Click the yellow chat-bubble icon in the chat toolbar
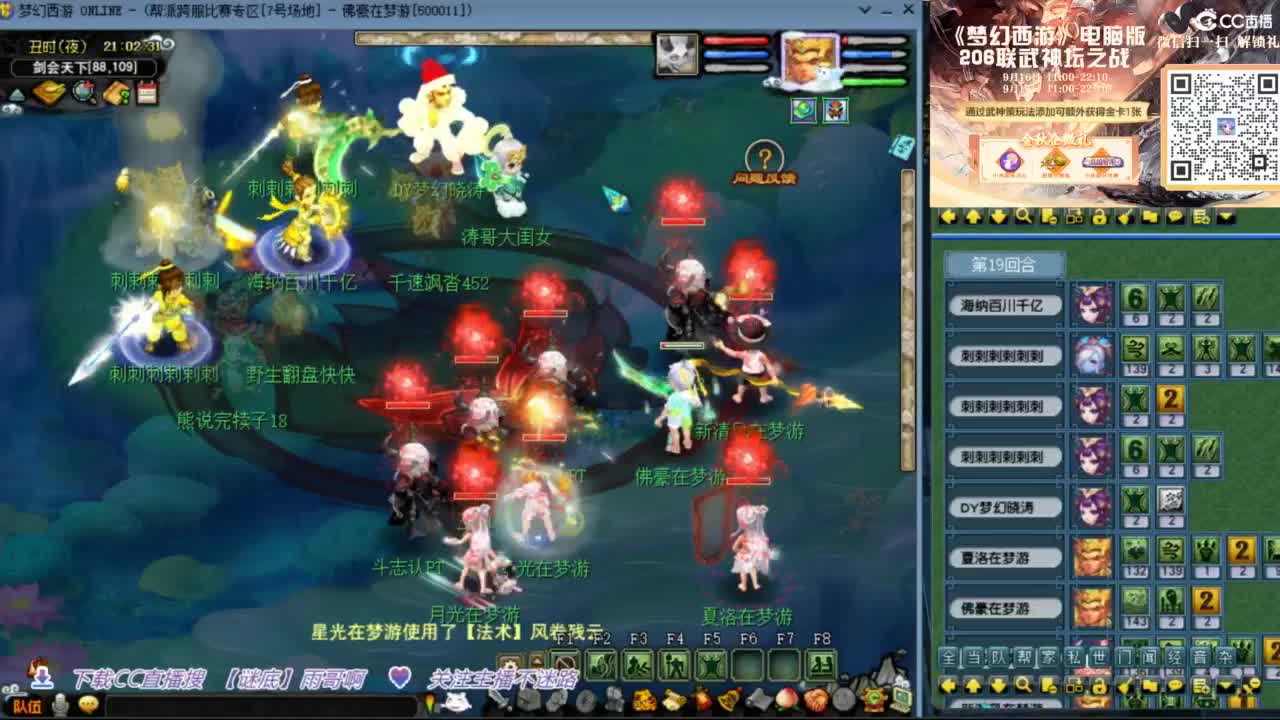Screen dimensions: 1280x720 coord(1176,686)
